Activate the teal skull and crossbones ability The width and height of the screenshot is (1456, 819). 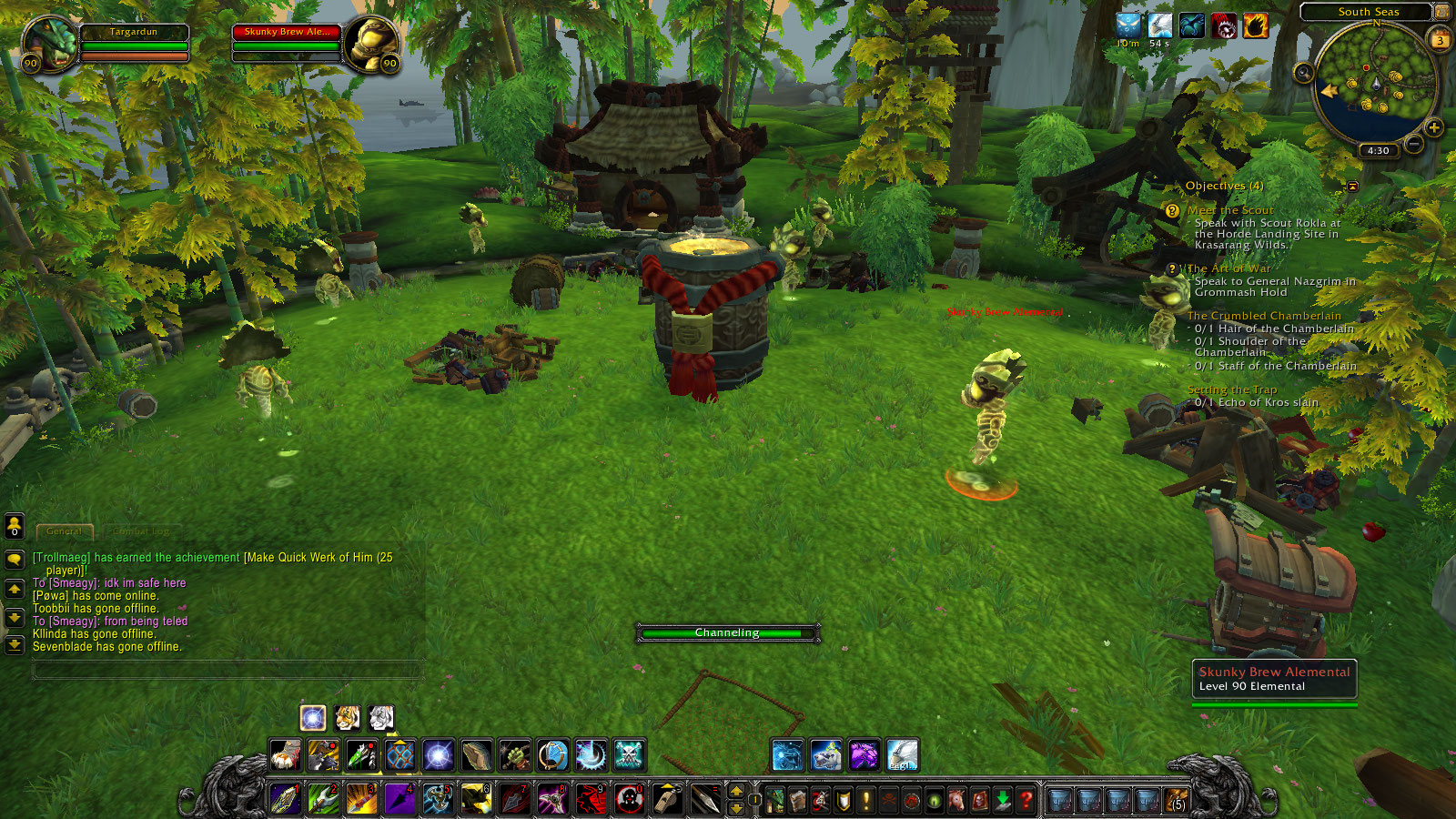629,755
